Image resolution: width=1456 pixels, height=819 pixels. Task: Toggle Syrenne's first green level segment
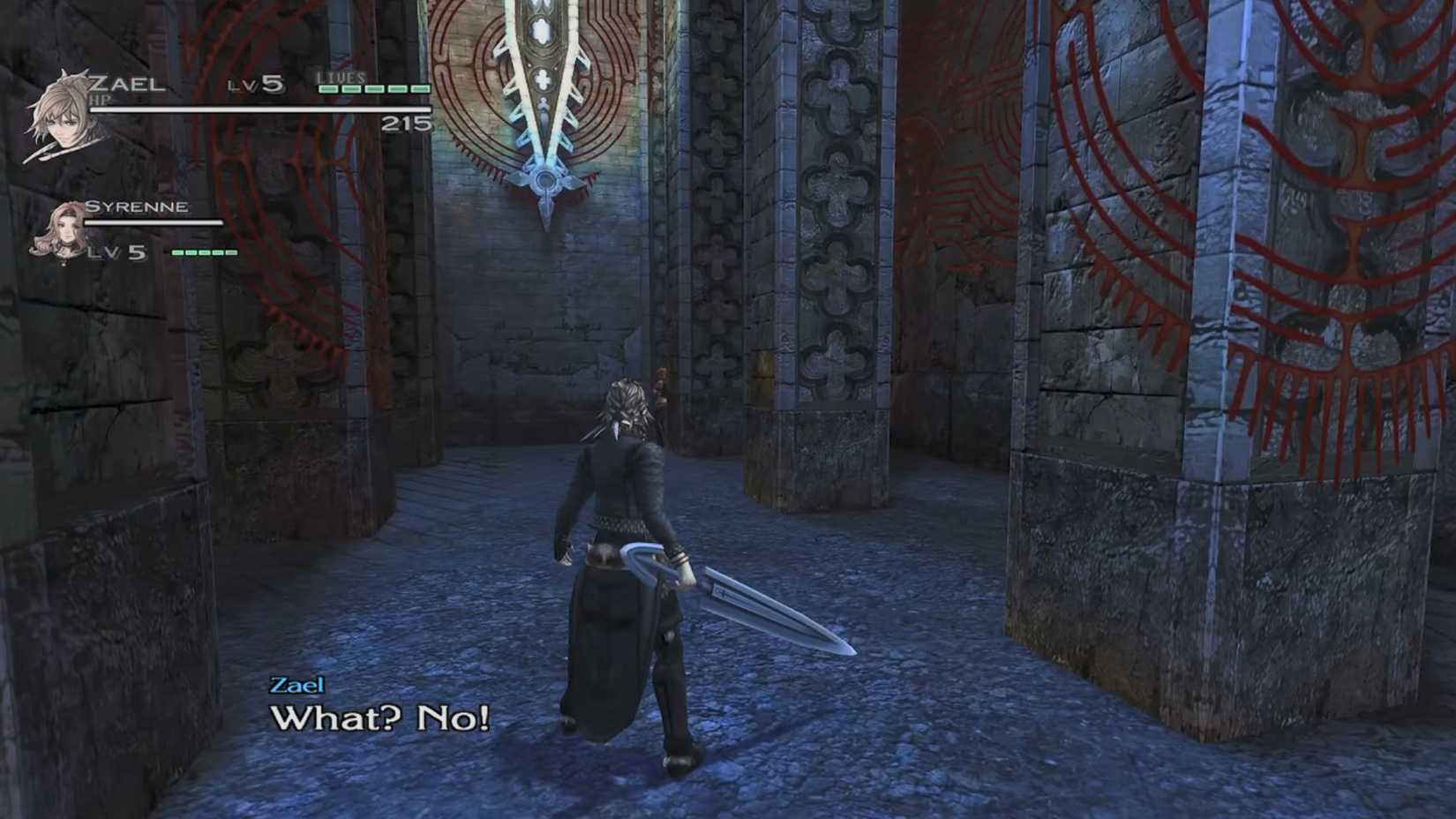[x=176, y=252]
